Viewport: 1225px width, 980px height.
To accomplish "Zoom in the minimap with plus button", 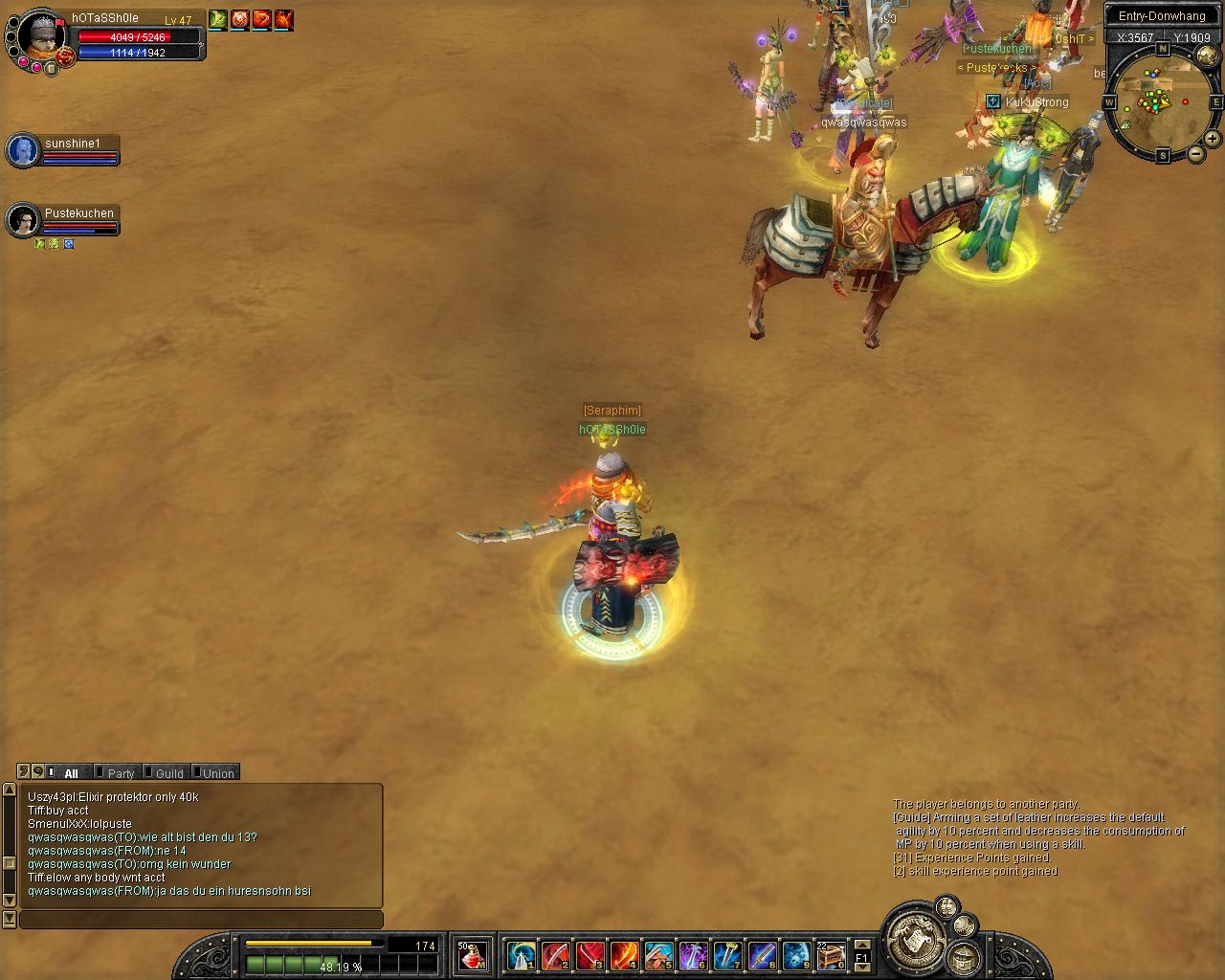I will click(x=1213, y=140).
